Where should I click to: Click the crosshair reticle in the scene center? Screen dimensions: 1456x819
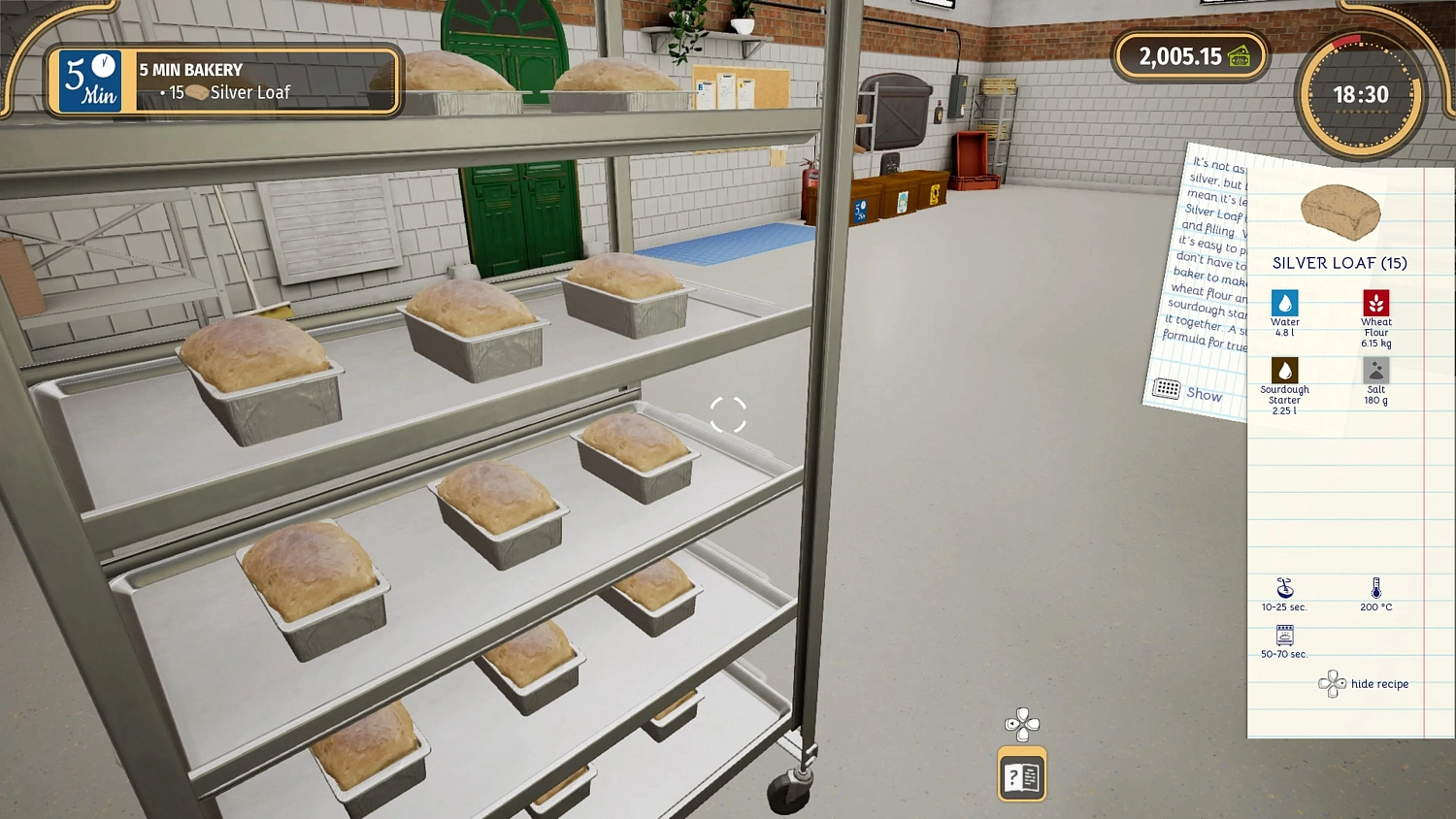[730, 416]
